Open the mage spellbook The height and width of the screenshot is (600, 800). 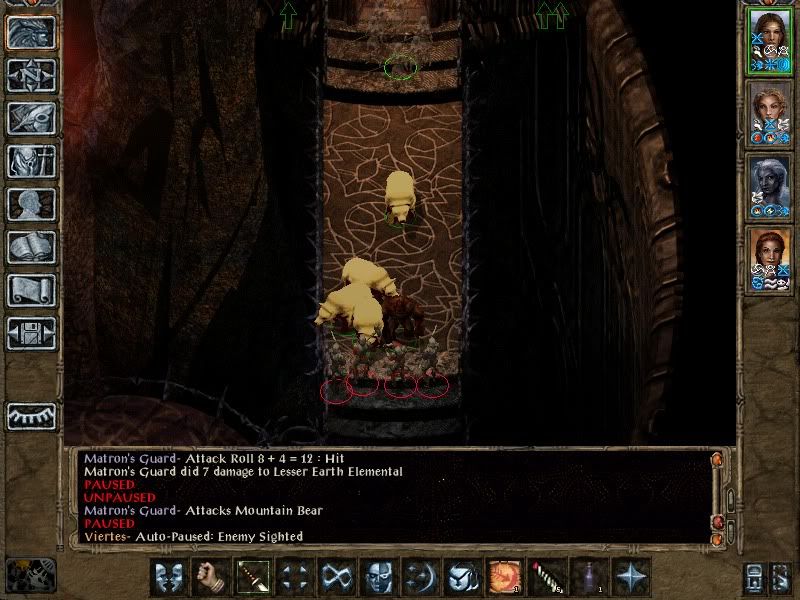(31, 247)
